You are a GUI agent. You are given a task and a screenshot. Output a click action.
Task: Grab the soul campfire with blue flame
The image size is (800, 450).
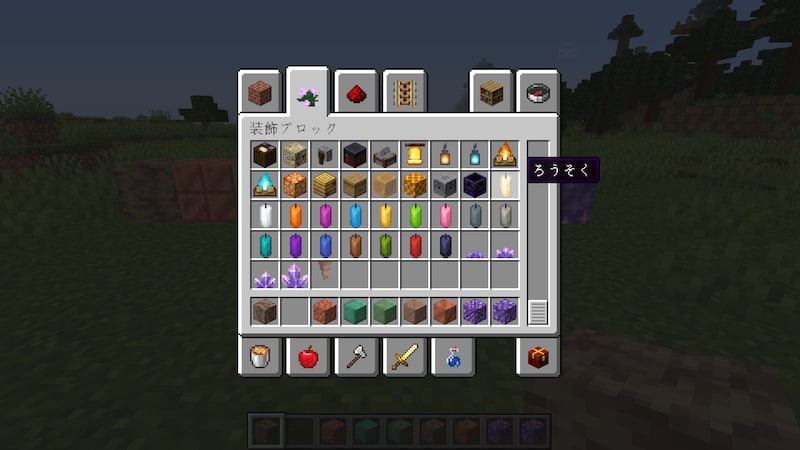265,185
